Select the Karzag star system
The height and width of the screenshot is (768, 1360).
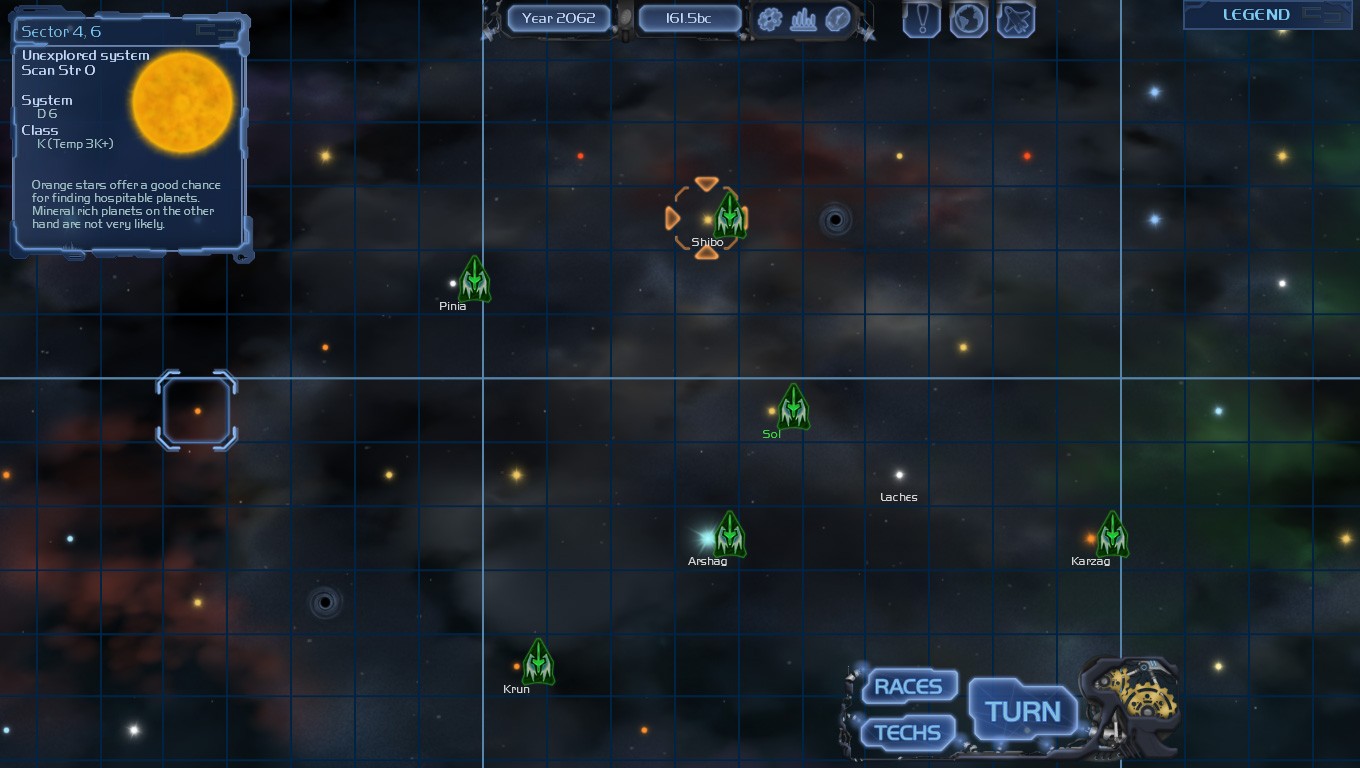[1090, 539]
